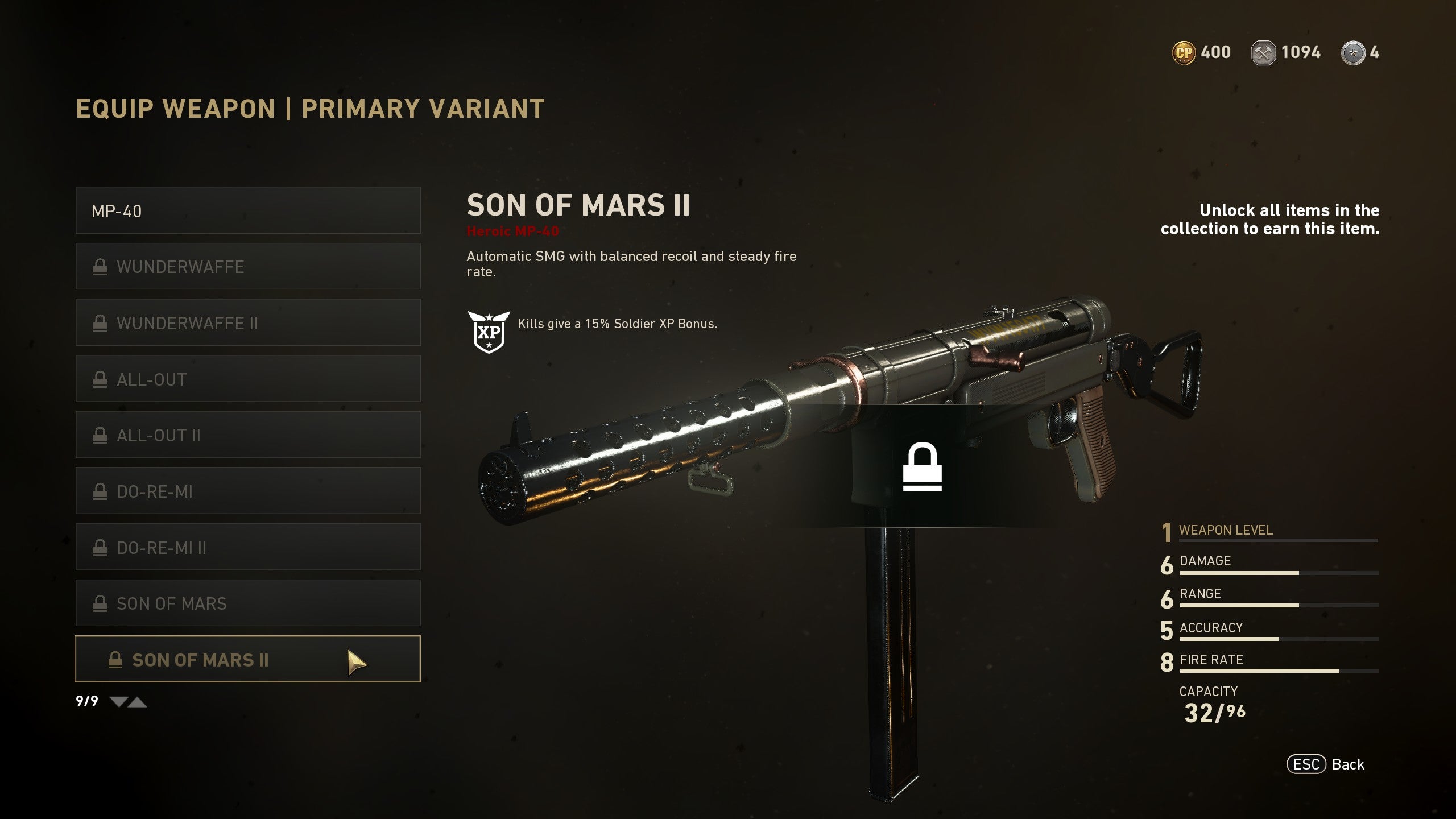Expand the ALL-OUT II variant entry
1456x819 pixels.
[247, 435]
